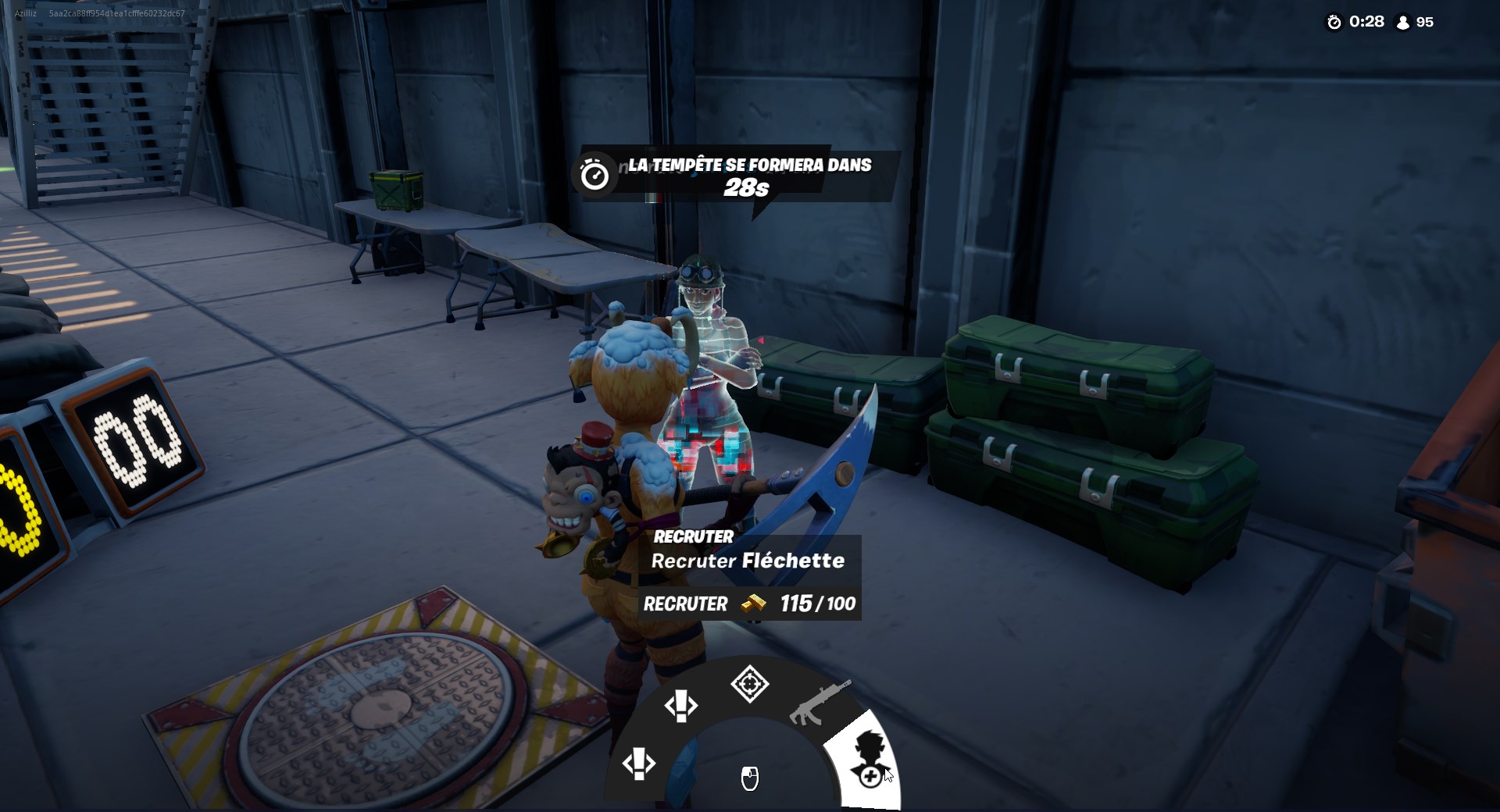Click the mouse icon at the wheel's center

[752, 779]
